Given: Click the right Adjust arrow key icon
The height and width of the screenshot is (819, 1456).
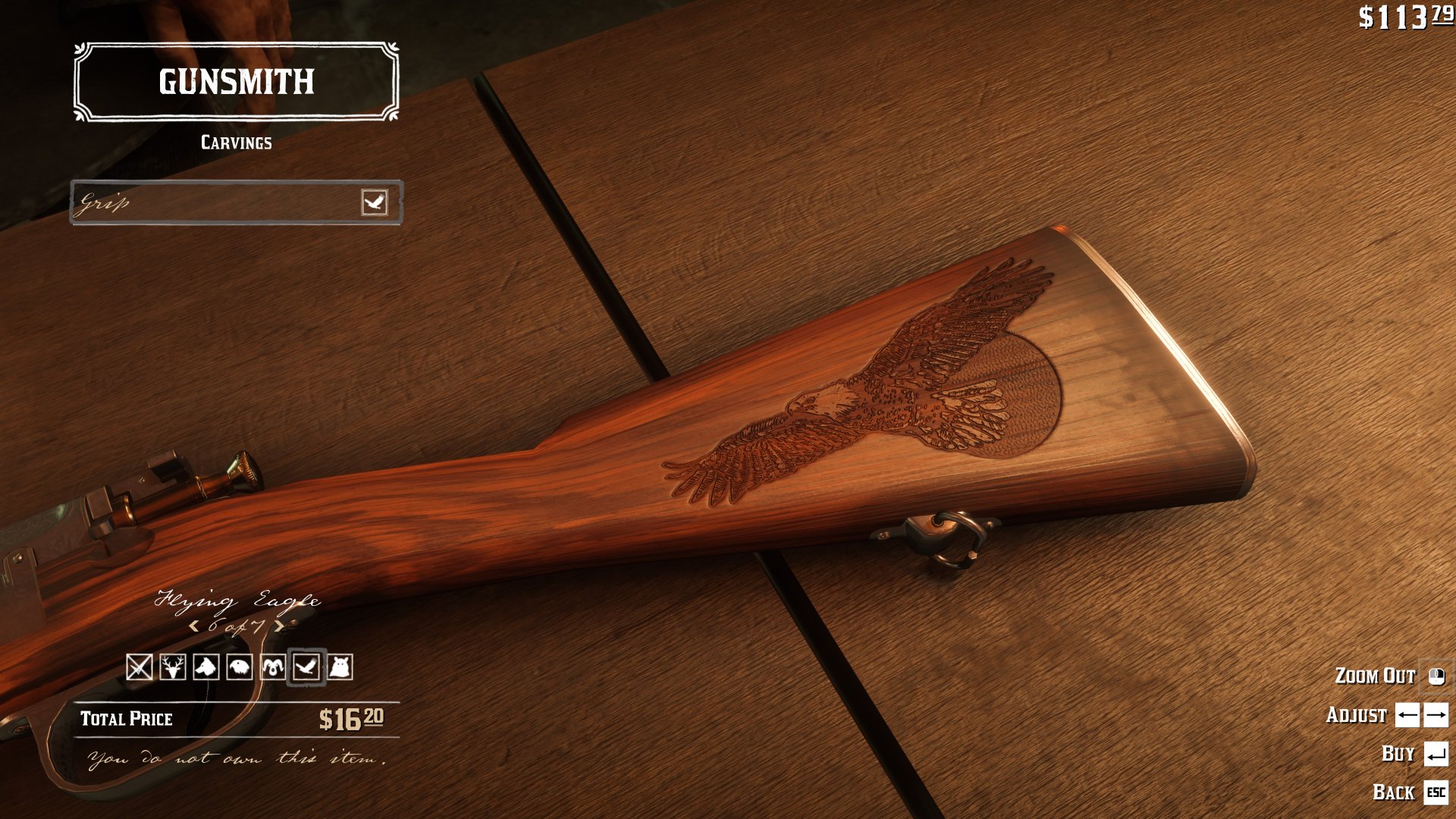Looking at the screenshot, I should tap(1436, 715).
